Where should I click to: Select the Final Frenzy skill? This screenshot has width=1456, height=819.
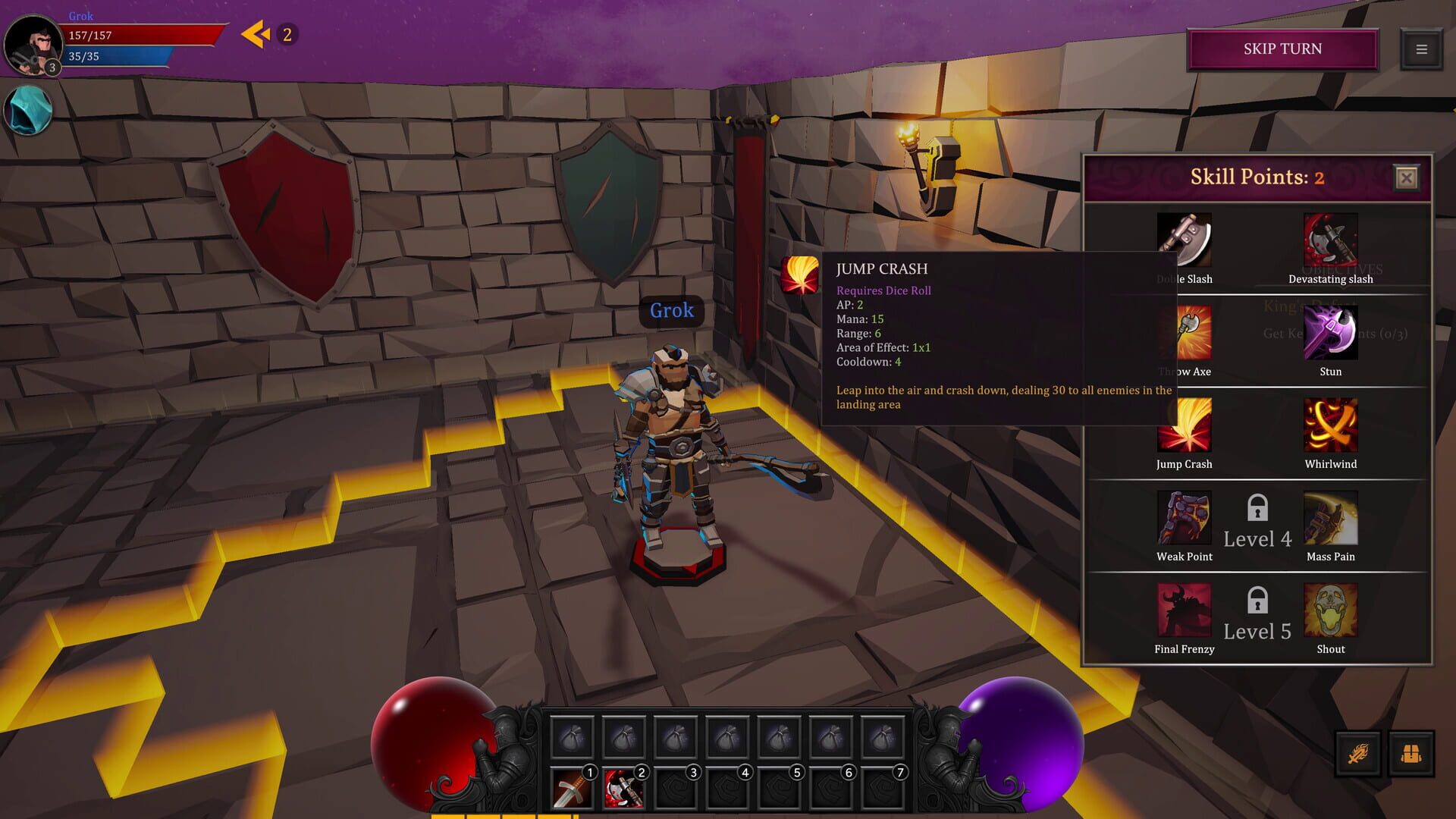(1184, 610)
